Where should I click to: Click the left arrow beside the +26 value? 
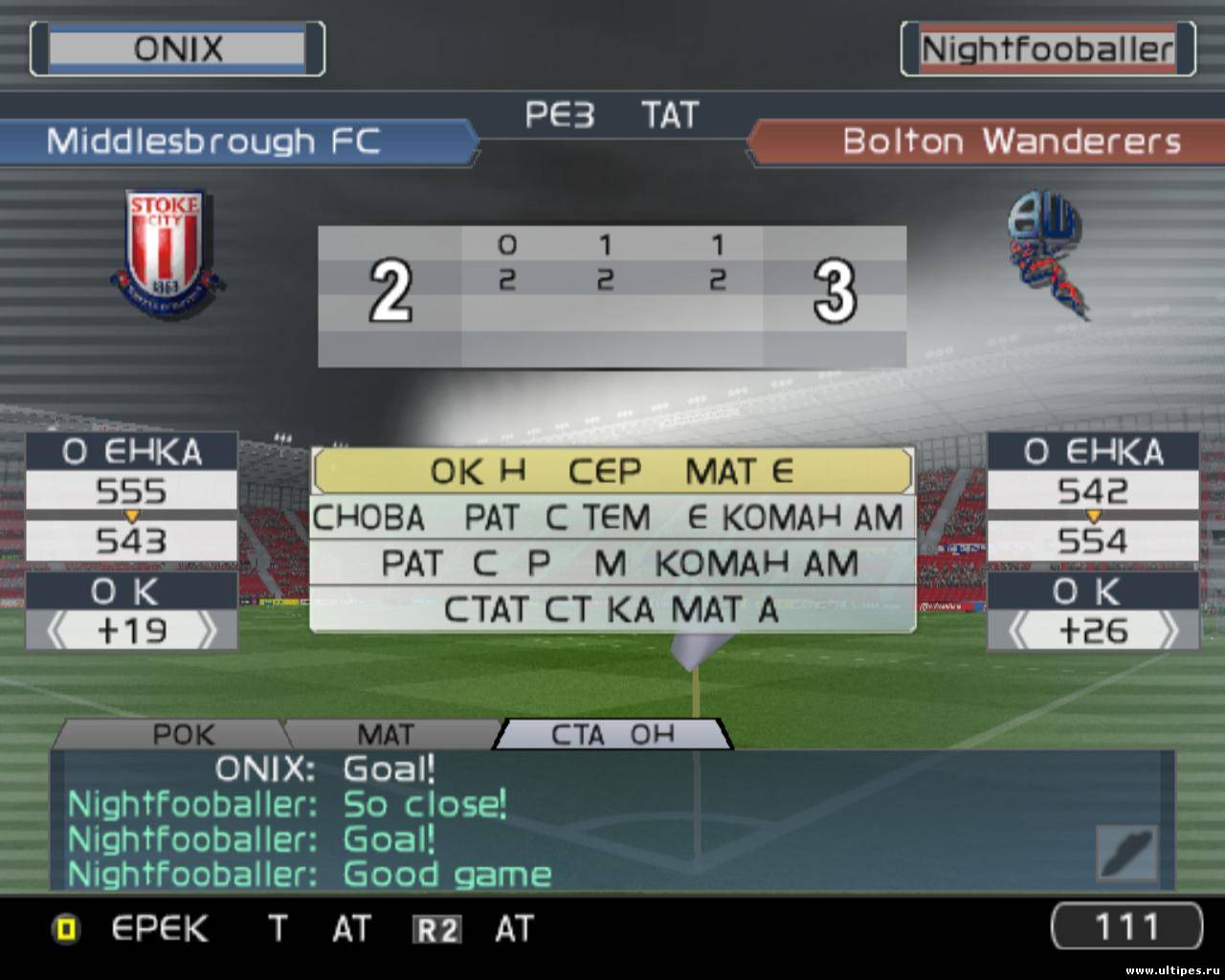(1020, 632)
